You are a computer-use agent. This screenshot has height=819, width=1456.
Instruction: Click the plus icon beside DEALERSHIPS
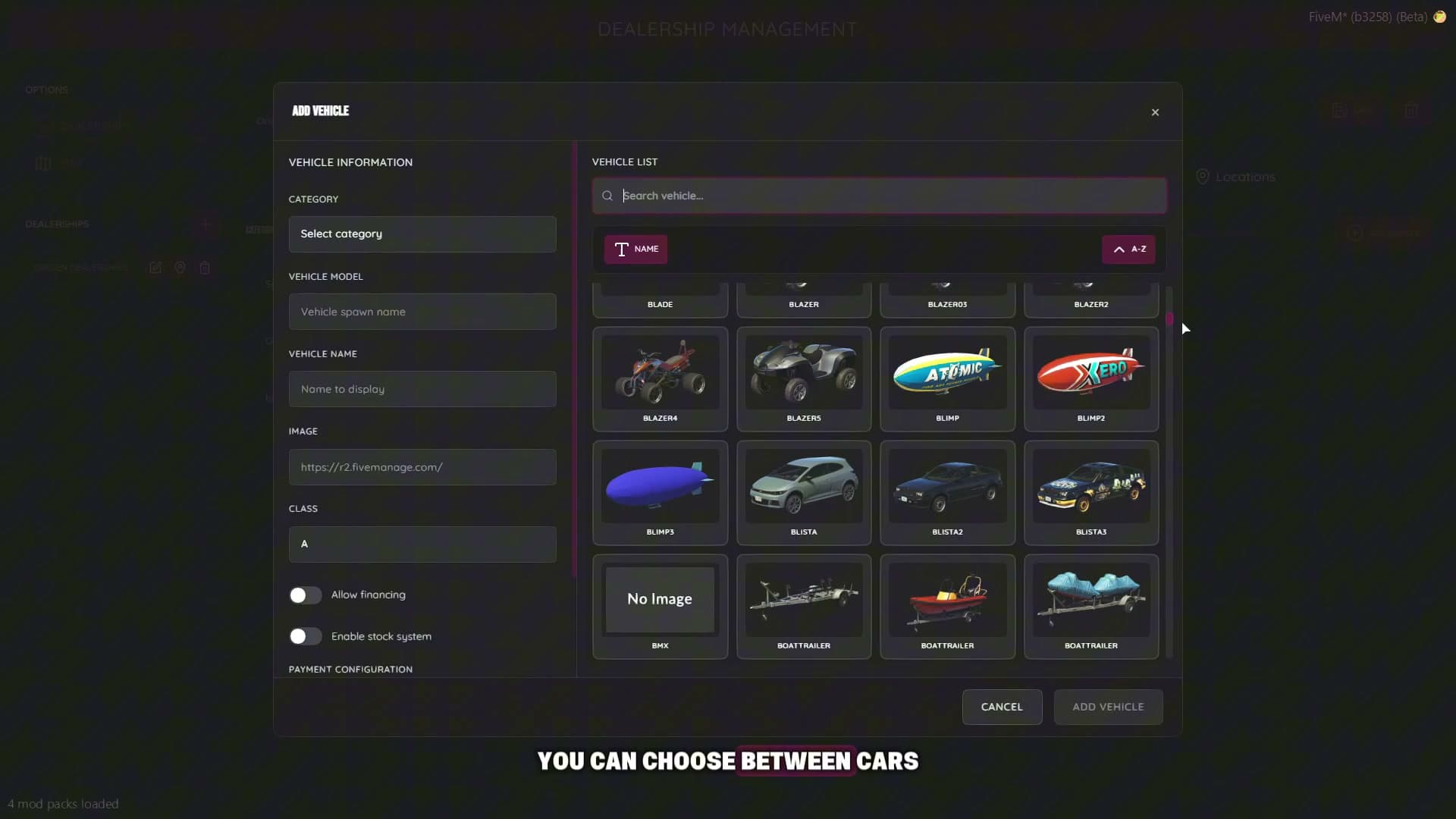[206, 224]
